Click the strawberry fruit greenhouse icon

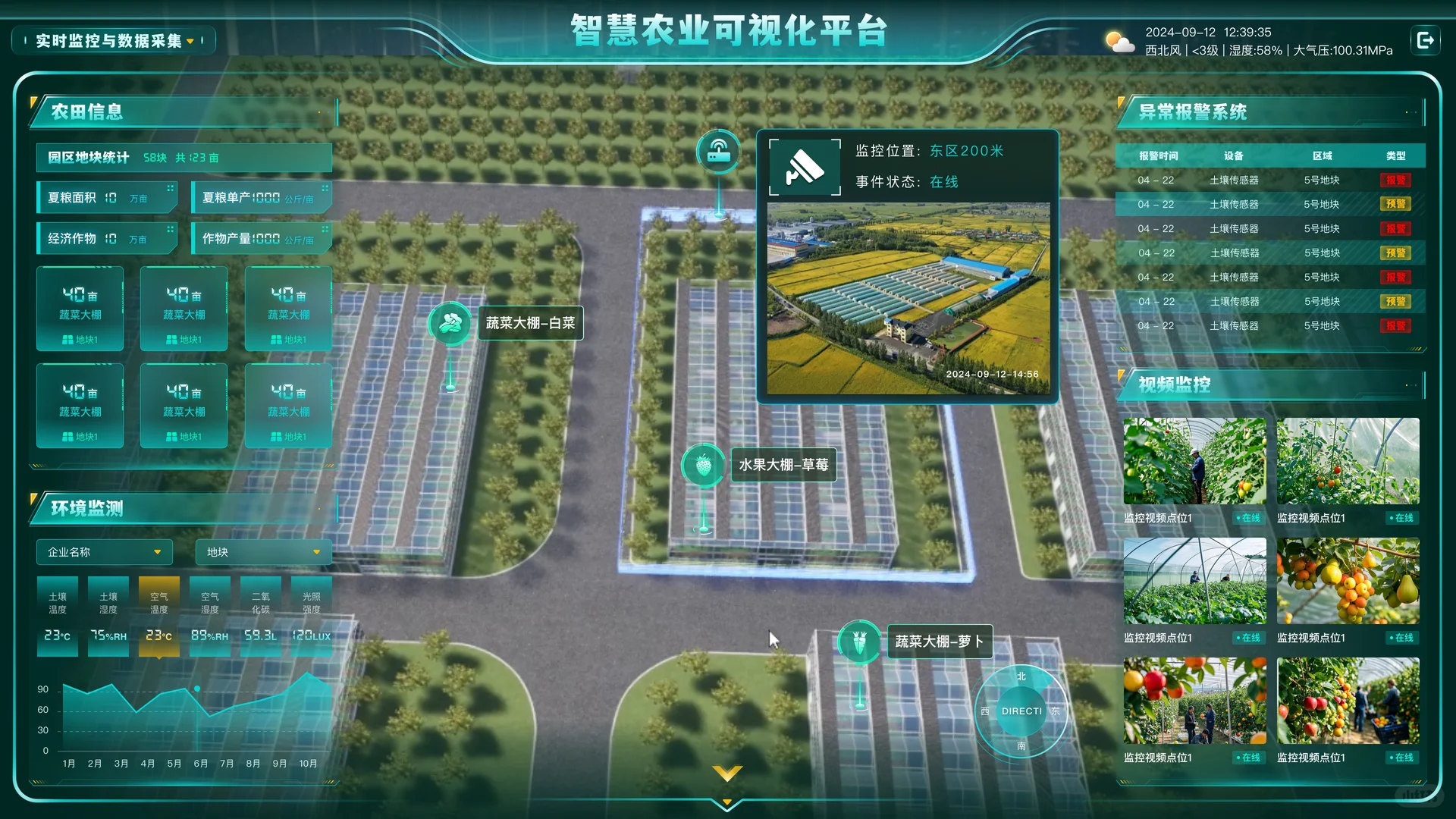[702, 465]
